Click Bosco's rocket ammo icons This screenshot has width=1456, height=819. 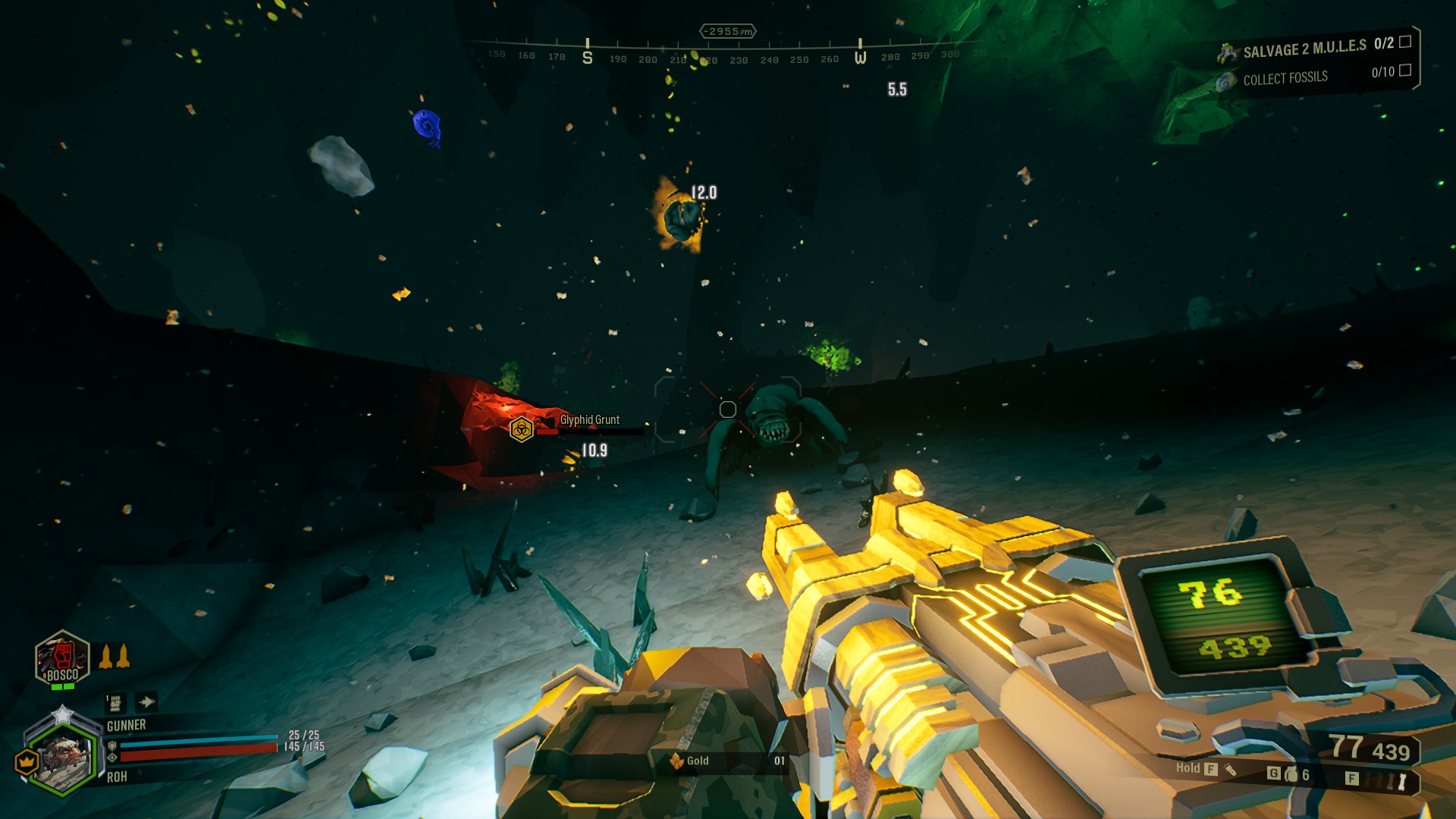[115, 656]
